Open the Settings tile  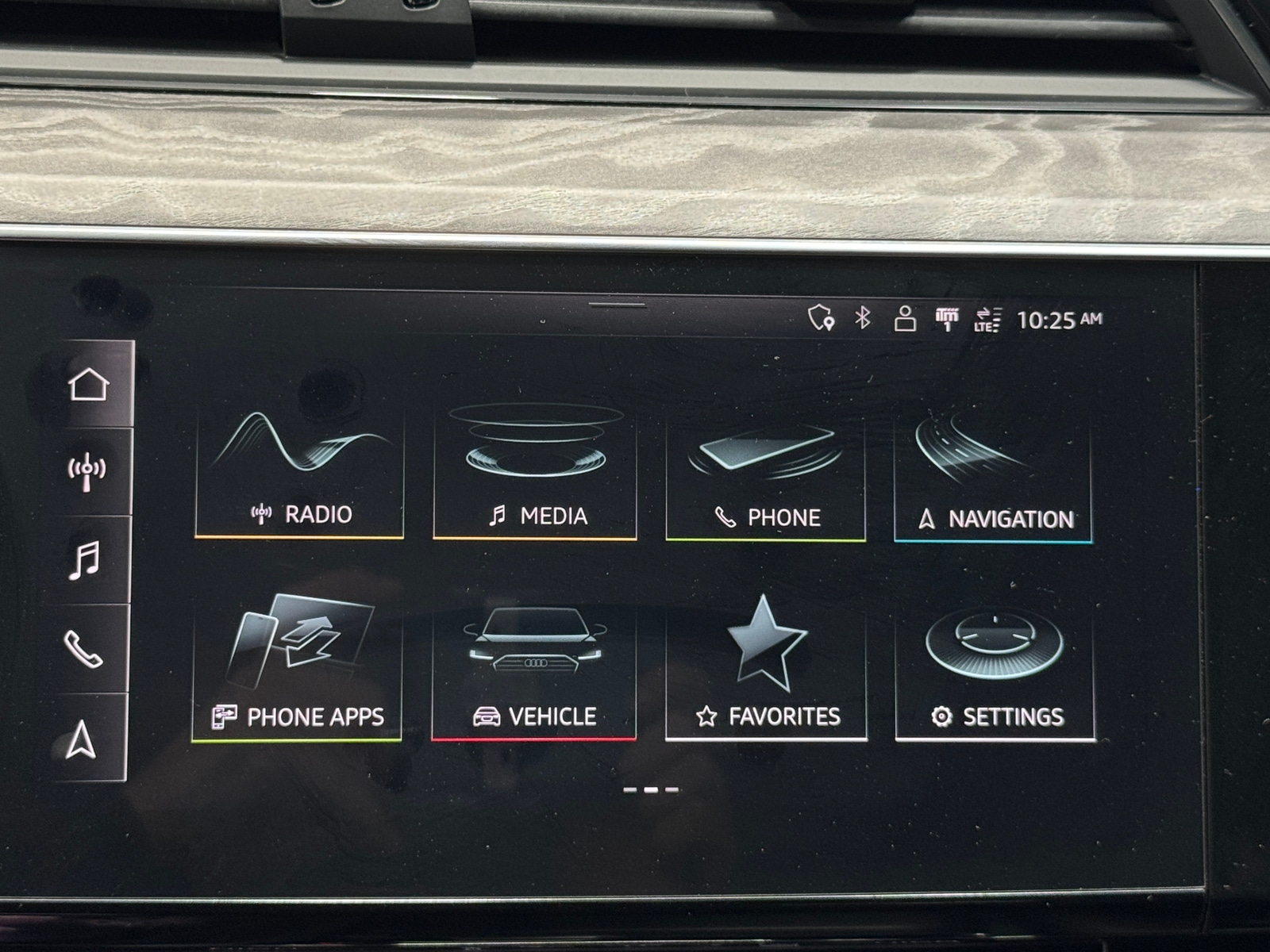point(995,673)
